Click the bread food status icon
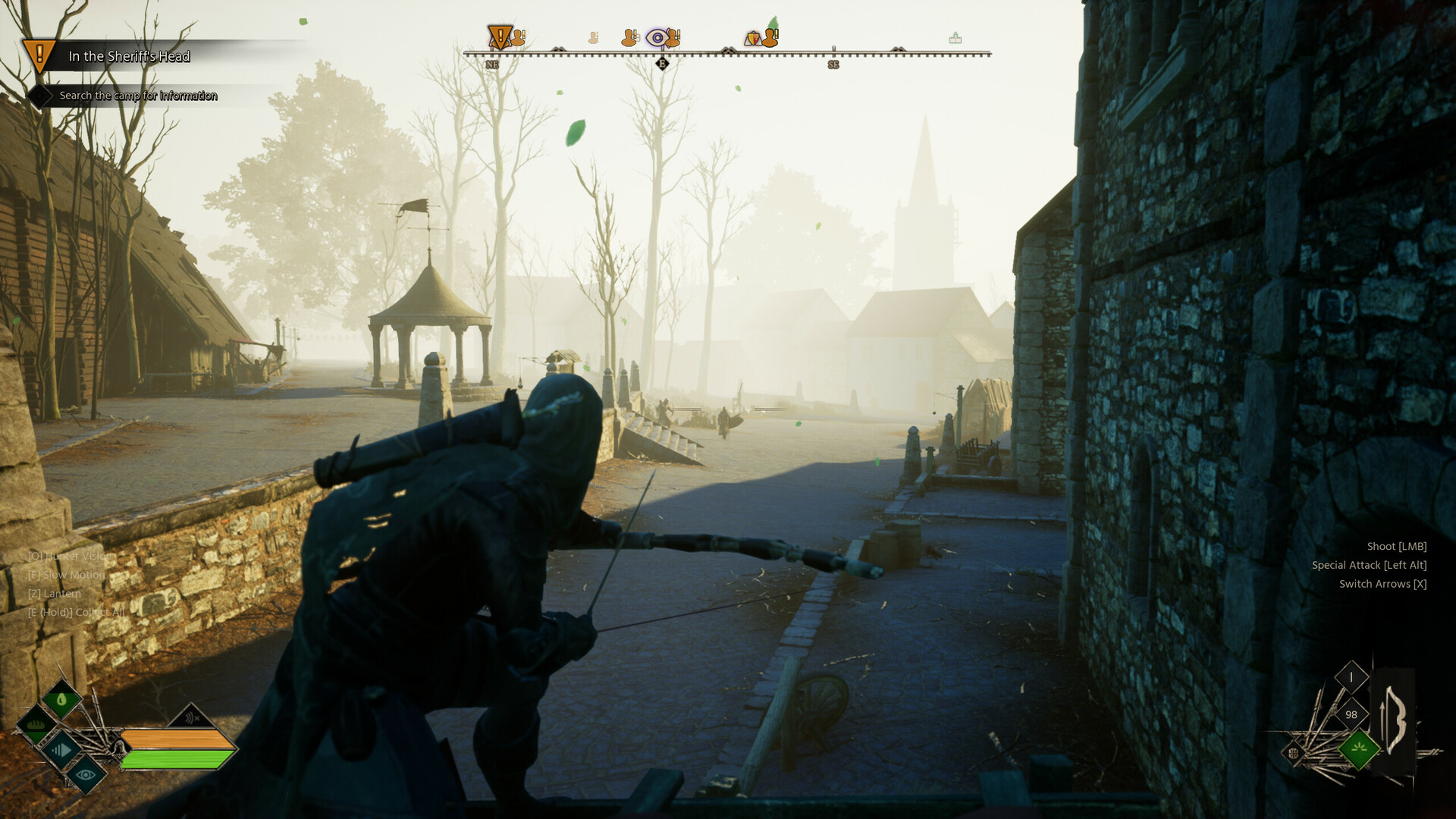Image resolution: width=1456 pixels, height=819 pixels. coord(36,726)
